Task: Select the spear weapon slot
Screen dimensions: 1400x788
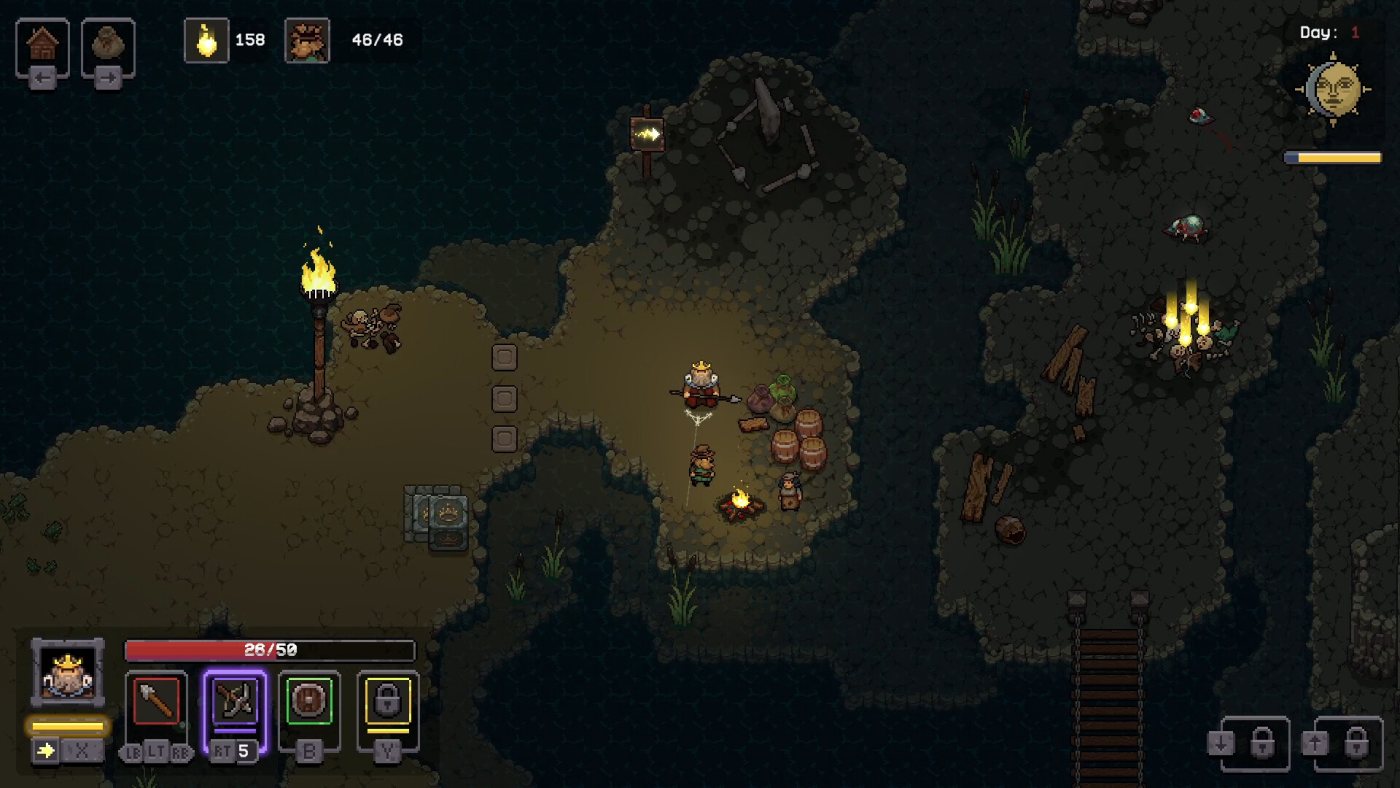Action: [156, 701]
